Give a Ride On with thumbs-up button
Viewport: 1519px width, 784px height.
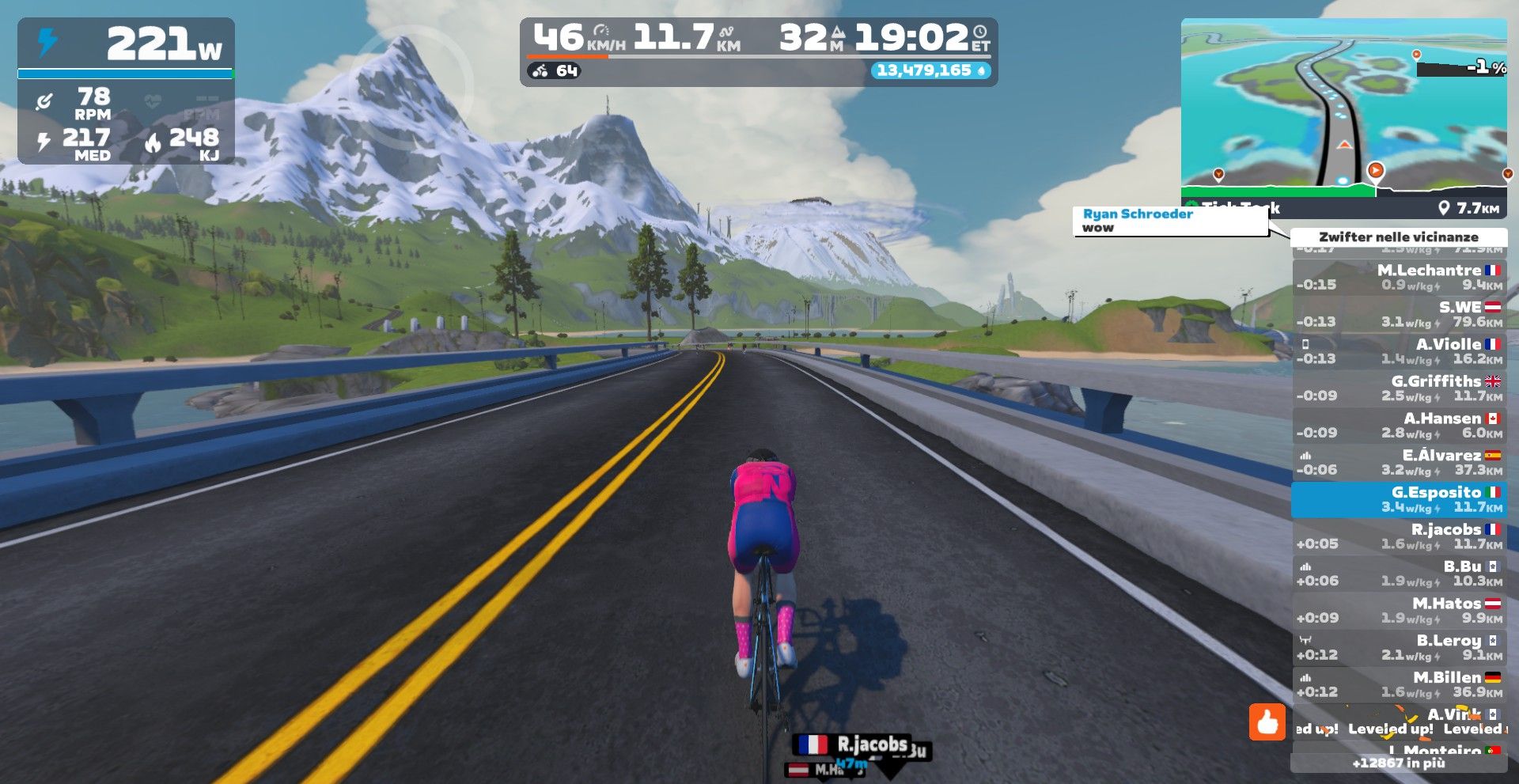tap(1267, 722)
